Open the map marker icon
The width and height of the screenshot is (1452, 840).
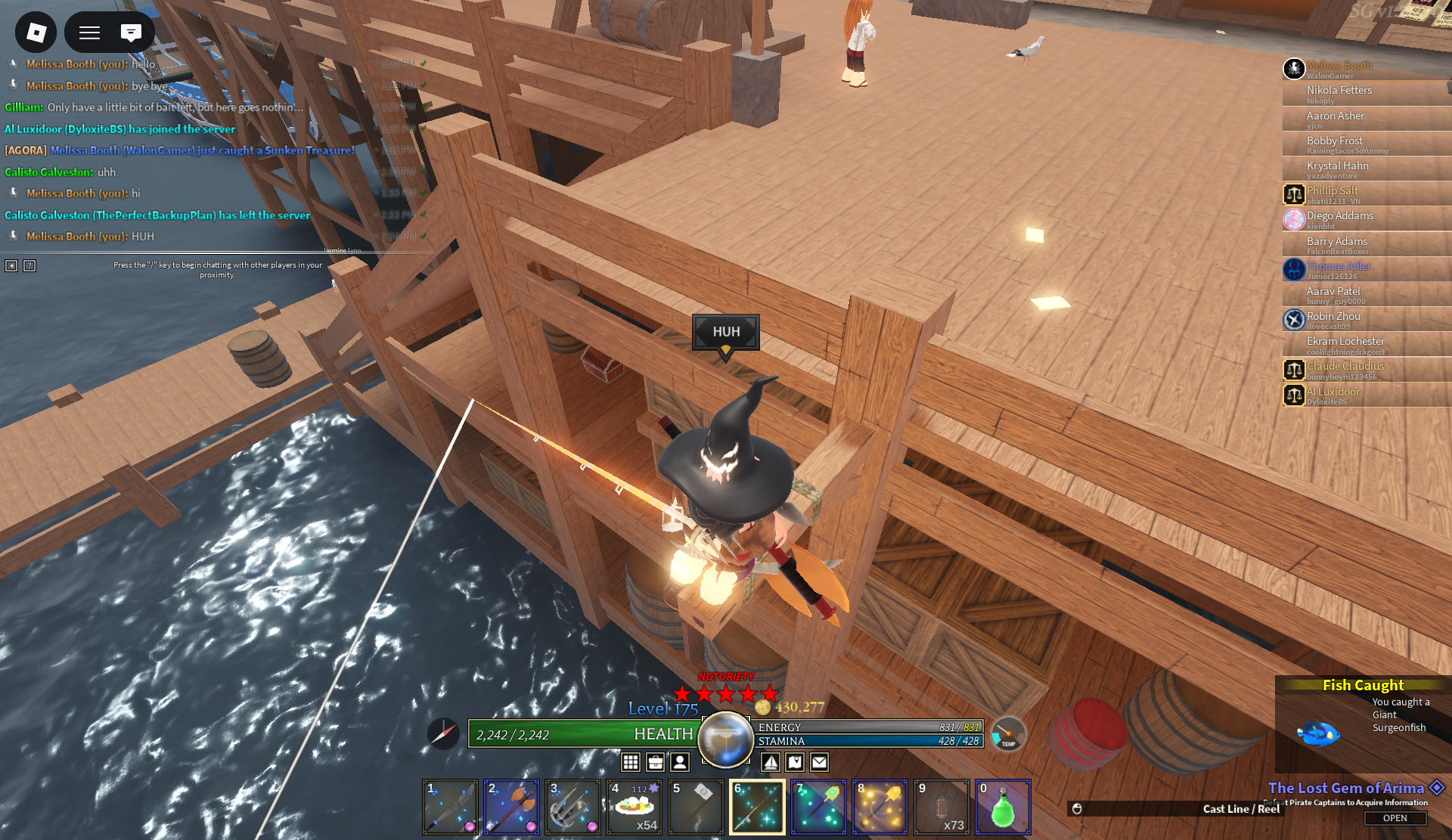coord(795,762)
